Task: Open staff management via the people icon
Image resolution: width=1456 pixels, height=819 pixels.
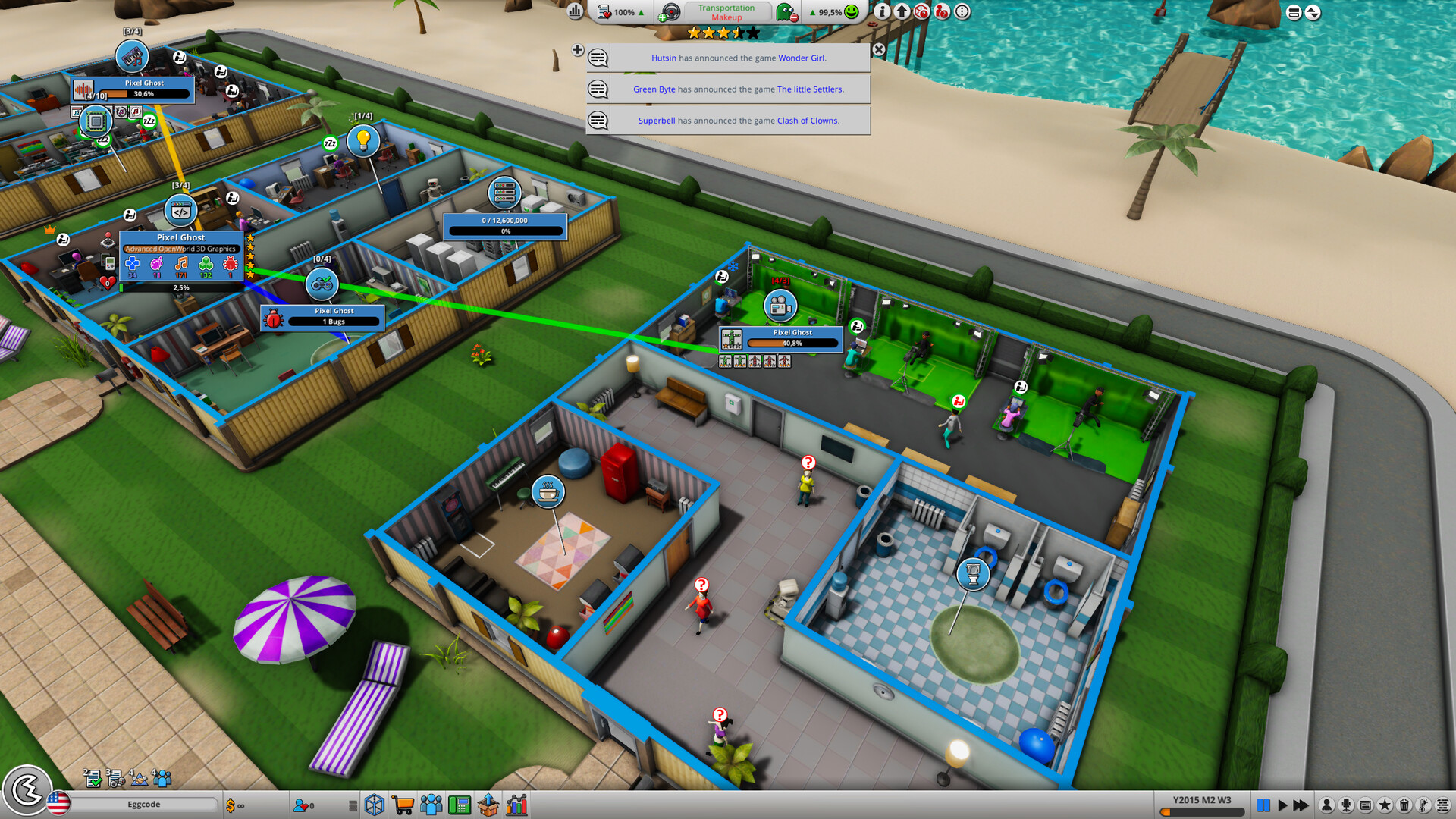Action: [x=431, y=805]
